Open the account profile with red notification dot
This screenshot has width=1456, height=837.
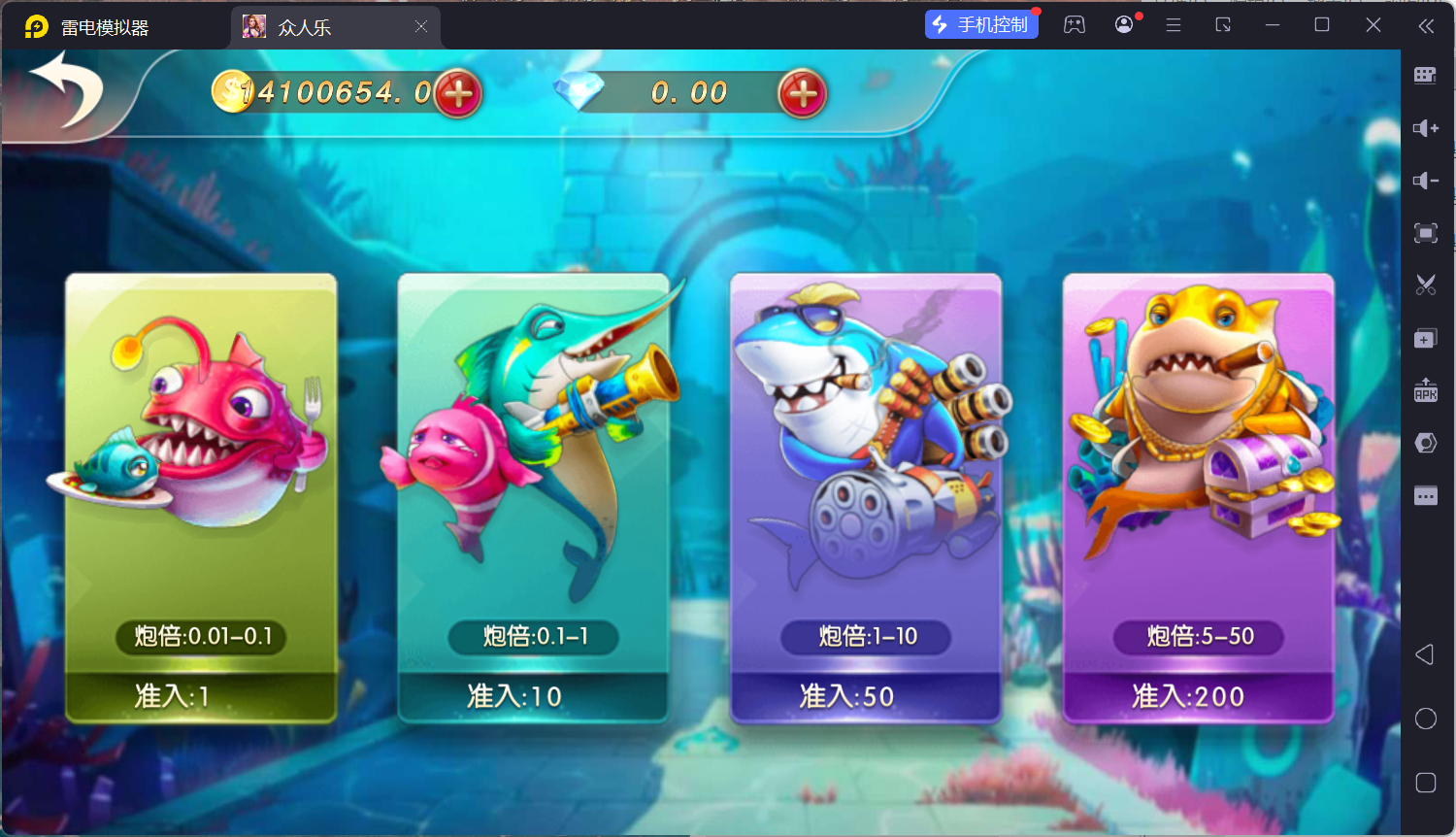point(1123,24)
